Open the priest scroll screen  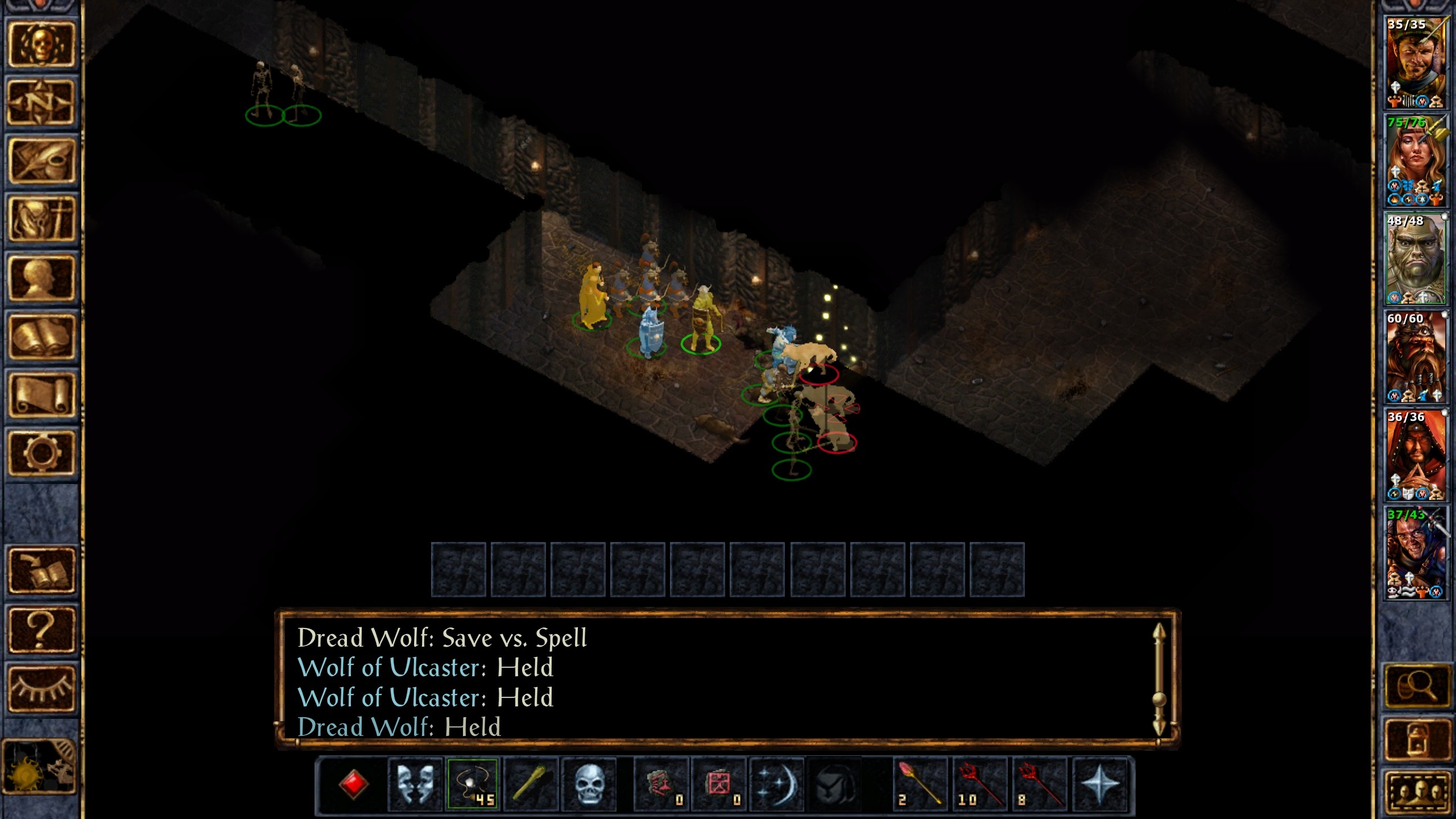tap(40, 395)
